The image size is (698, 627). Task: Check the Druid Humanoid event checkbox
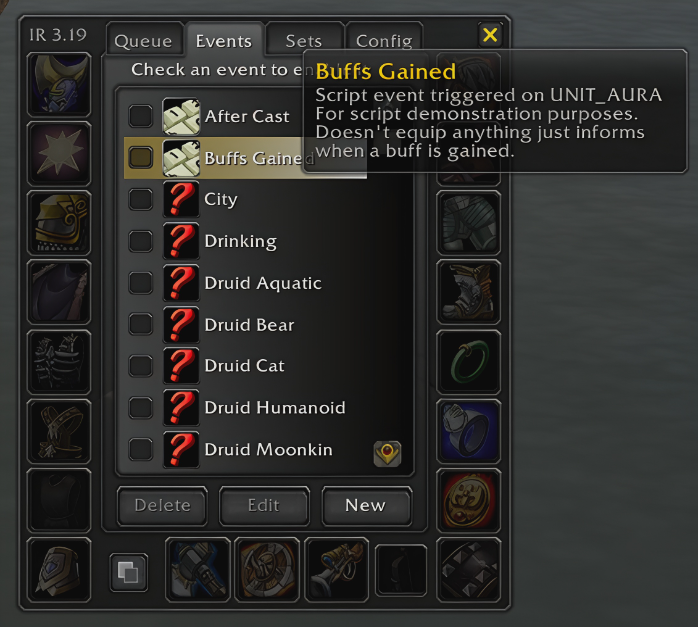141,408
